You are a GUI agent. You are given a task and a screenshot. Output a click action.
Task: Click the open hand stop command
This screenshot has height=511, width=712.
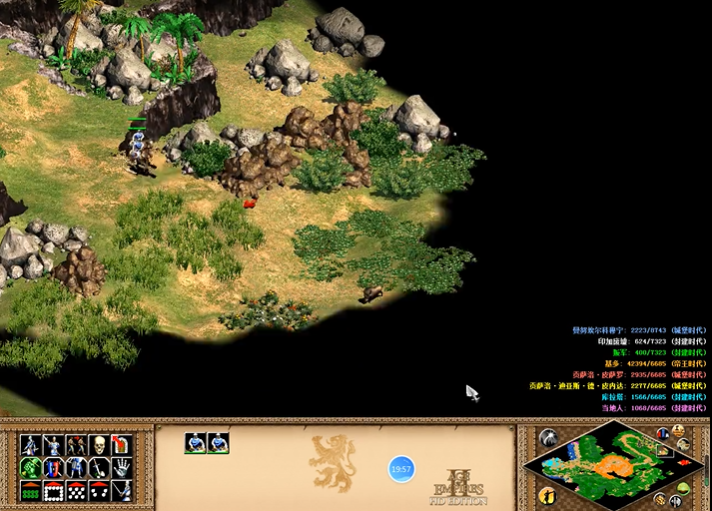click(x=122, y=468)
